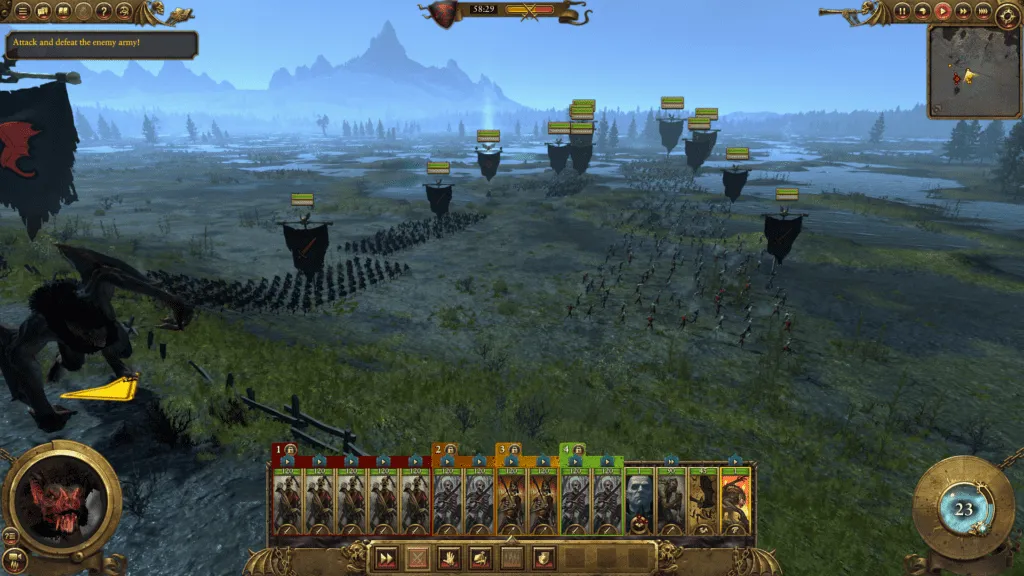Set battle speed to fastest
This screenshot has height=576, width=1024.
point(983,11)
